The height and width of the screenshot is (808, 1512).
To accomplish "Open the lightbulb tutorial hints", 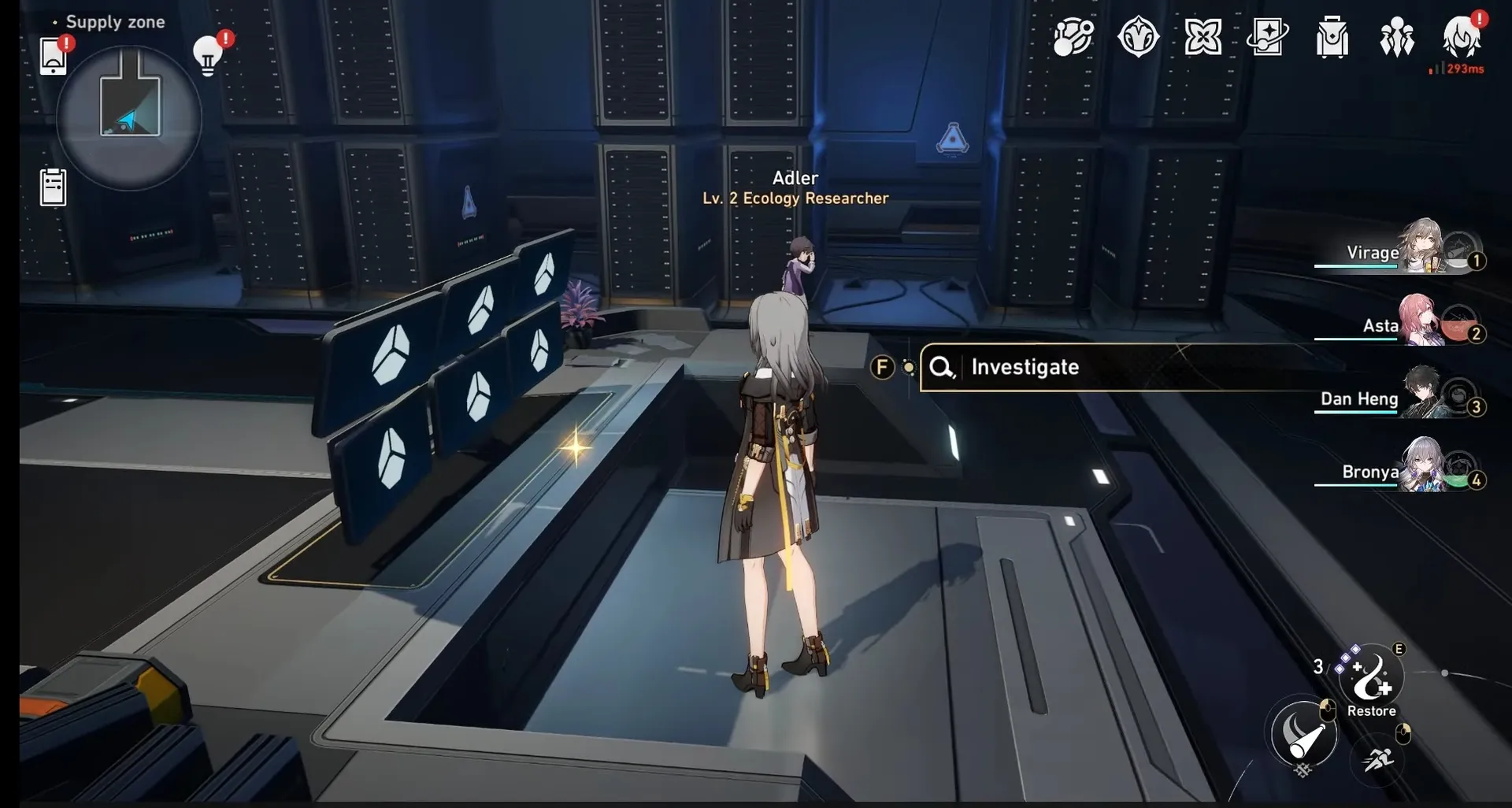I will tap(208, 56).
